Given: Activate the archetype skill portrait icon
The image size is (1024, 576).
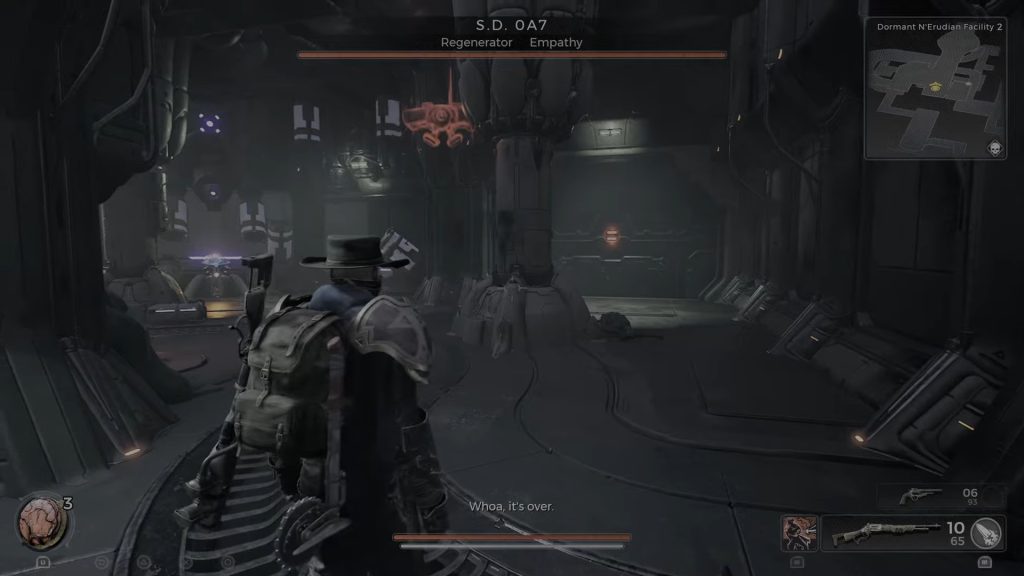Looking at the screenshot, I should (x=799, y=533).
